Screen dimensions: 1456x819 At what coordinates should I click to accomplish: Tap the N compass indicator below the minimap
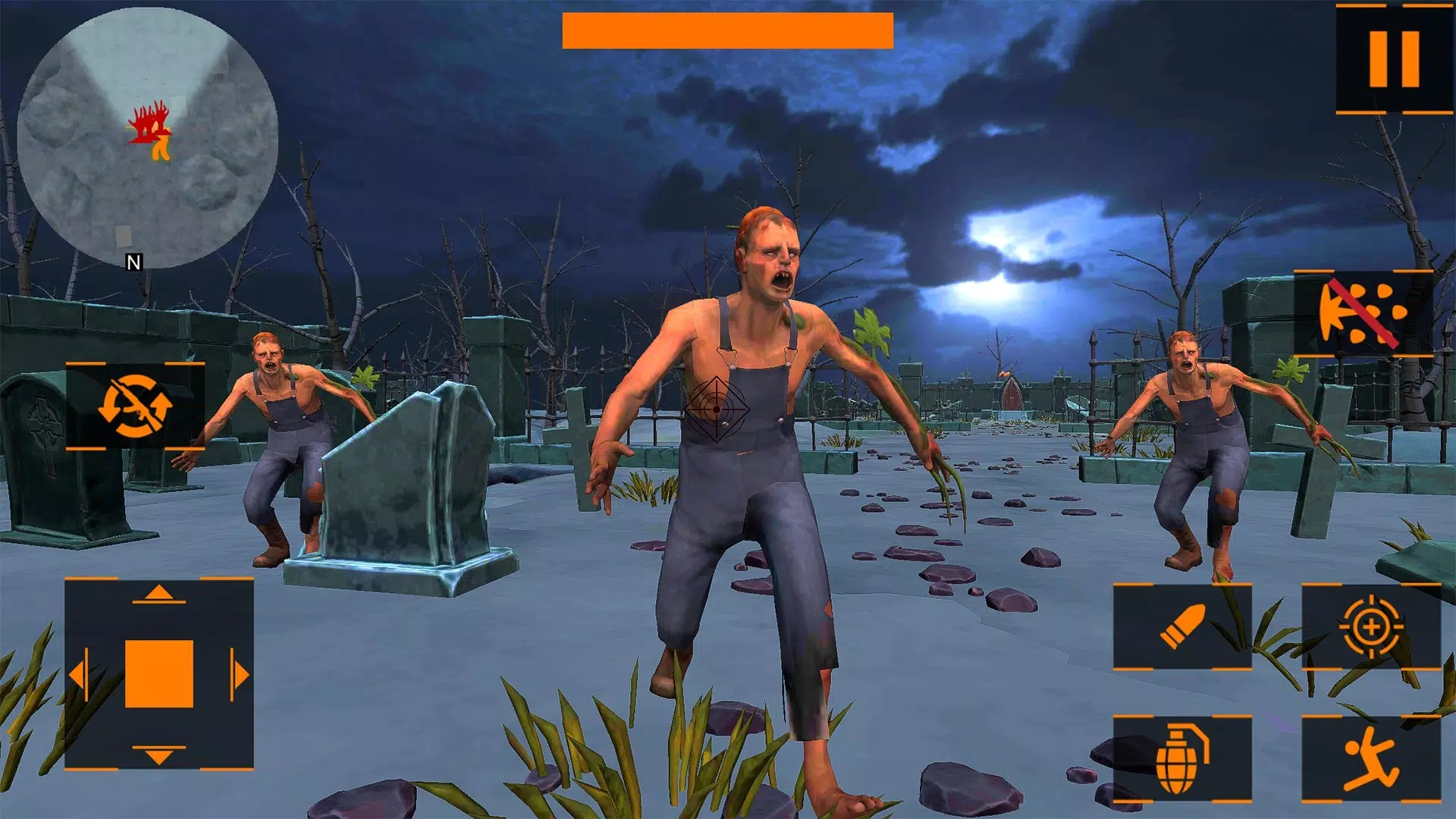coord(133,263)
